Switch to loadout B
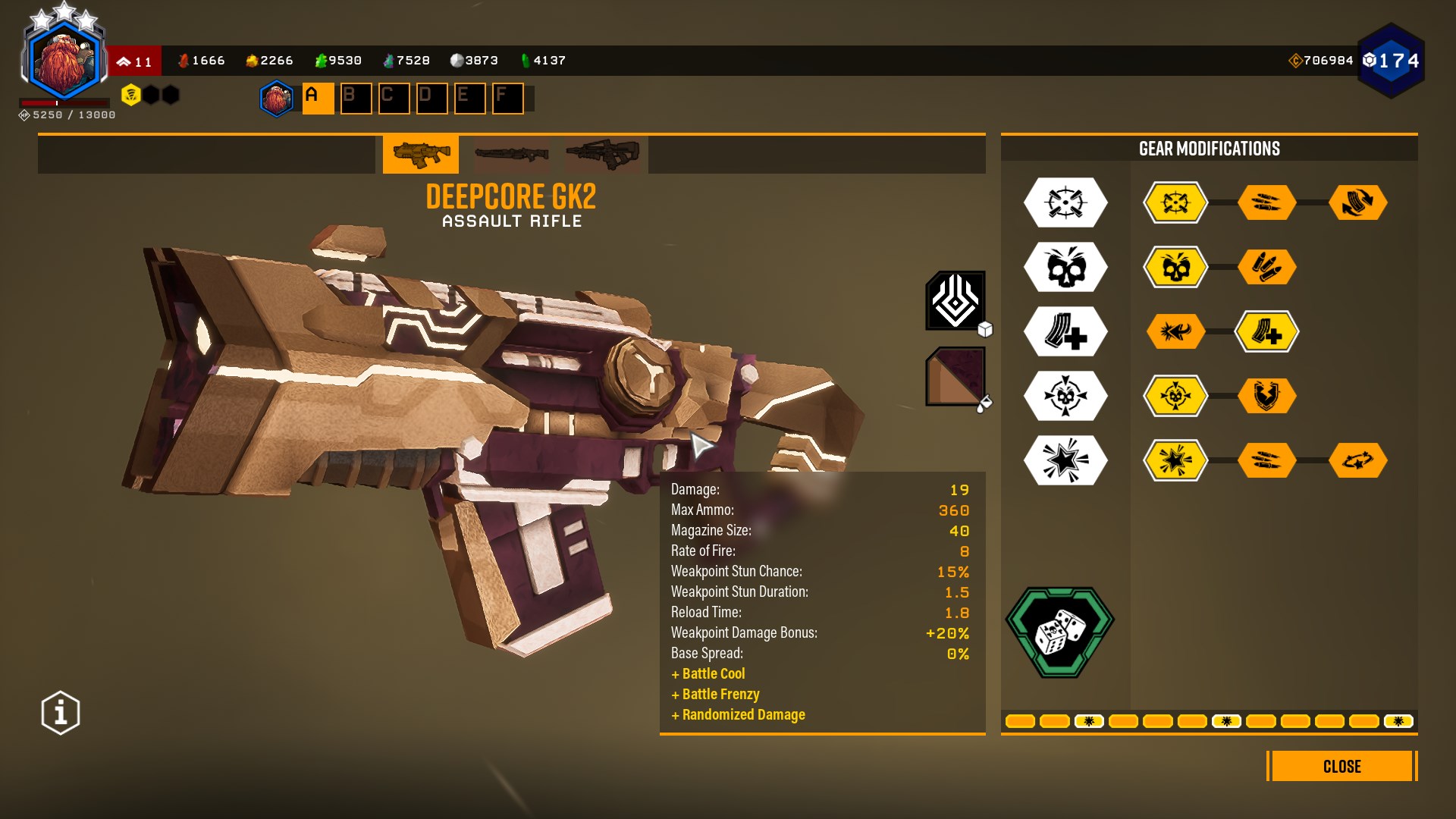 pos(356,99)
